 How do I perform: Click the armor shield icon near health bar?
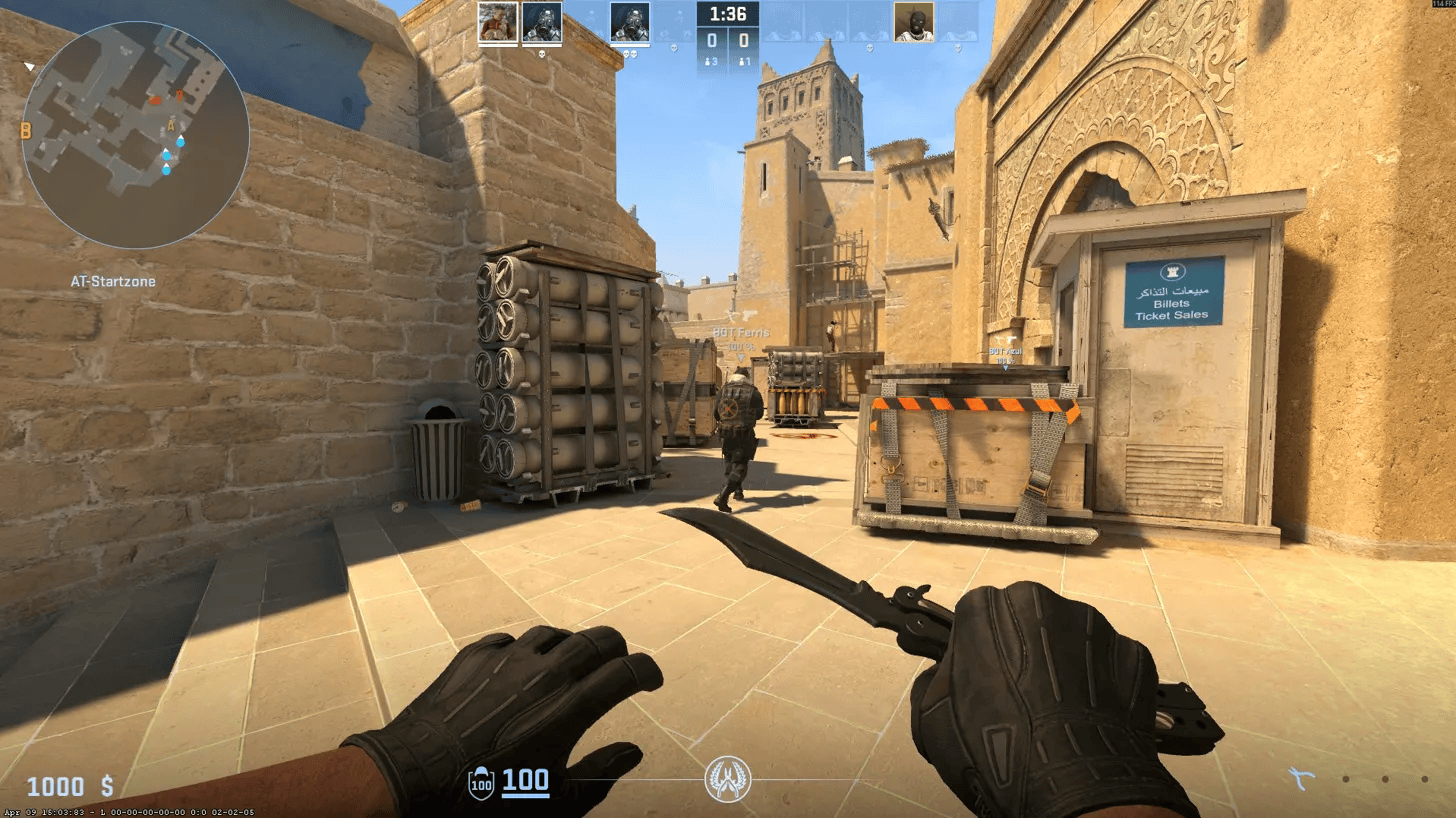[x=481, y=783]
